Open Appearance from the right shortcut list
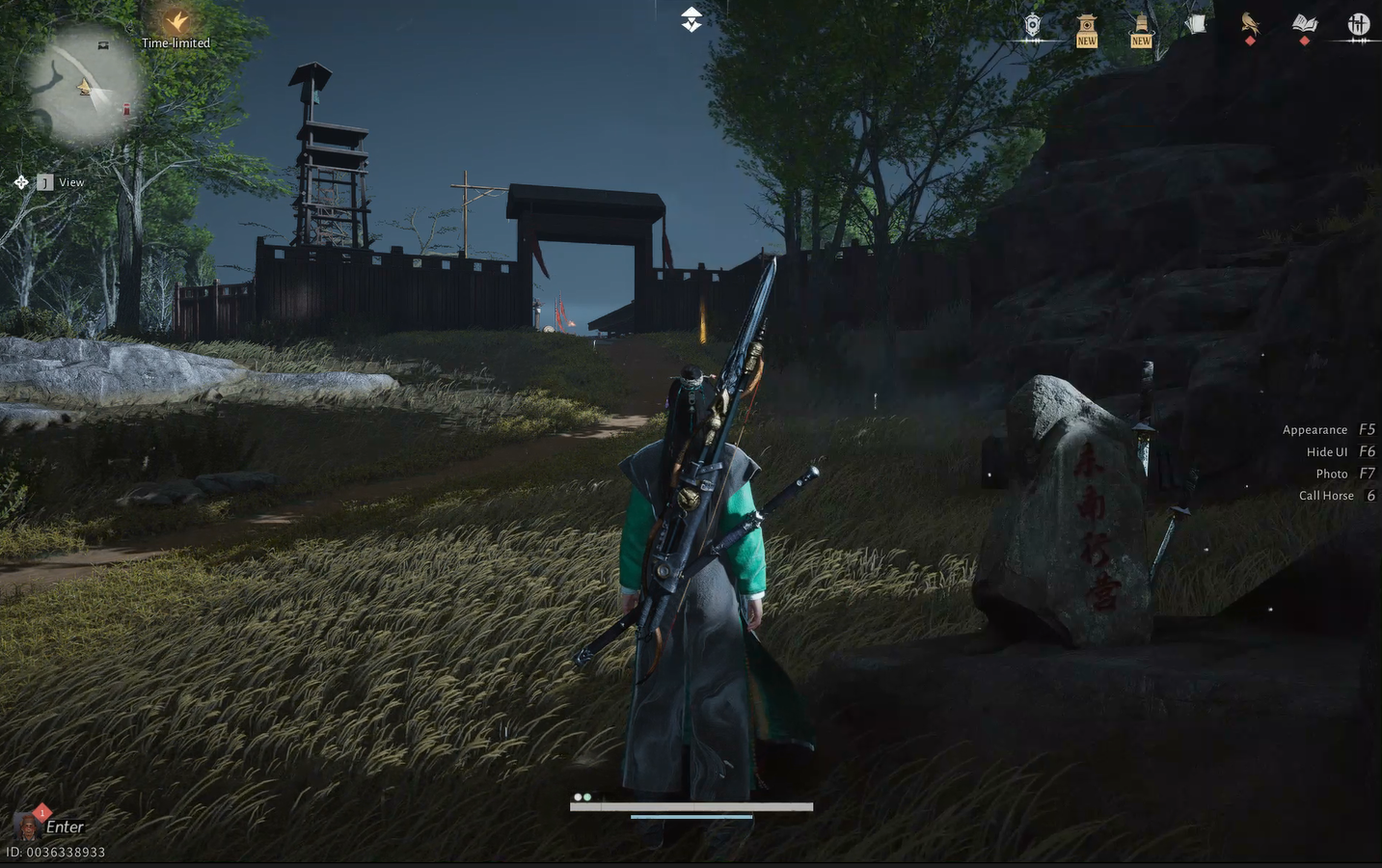The height and width of the screenshot is (868, 1382). point(1314,428)
